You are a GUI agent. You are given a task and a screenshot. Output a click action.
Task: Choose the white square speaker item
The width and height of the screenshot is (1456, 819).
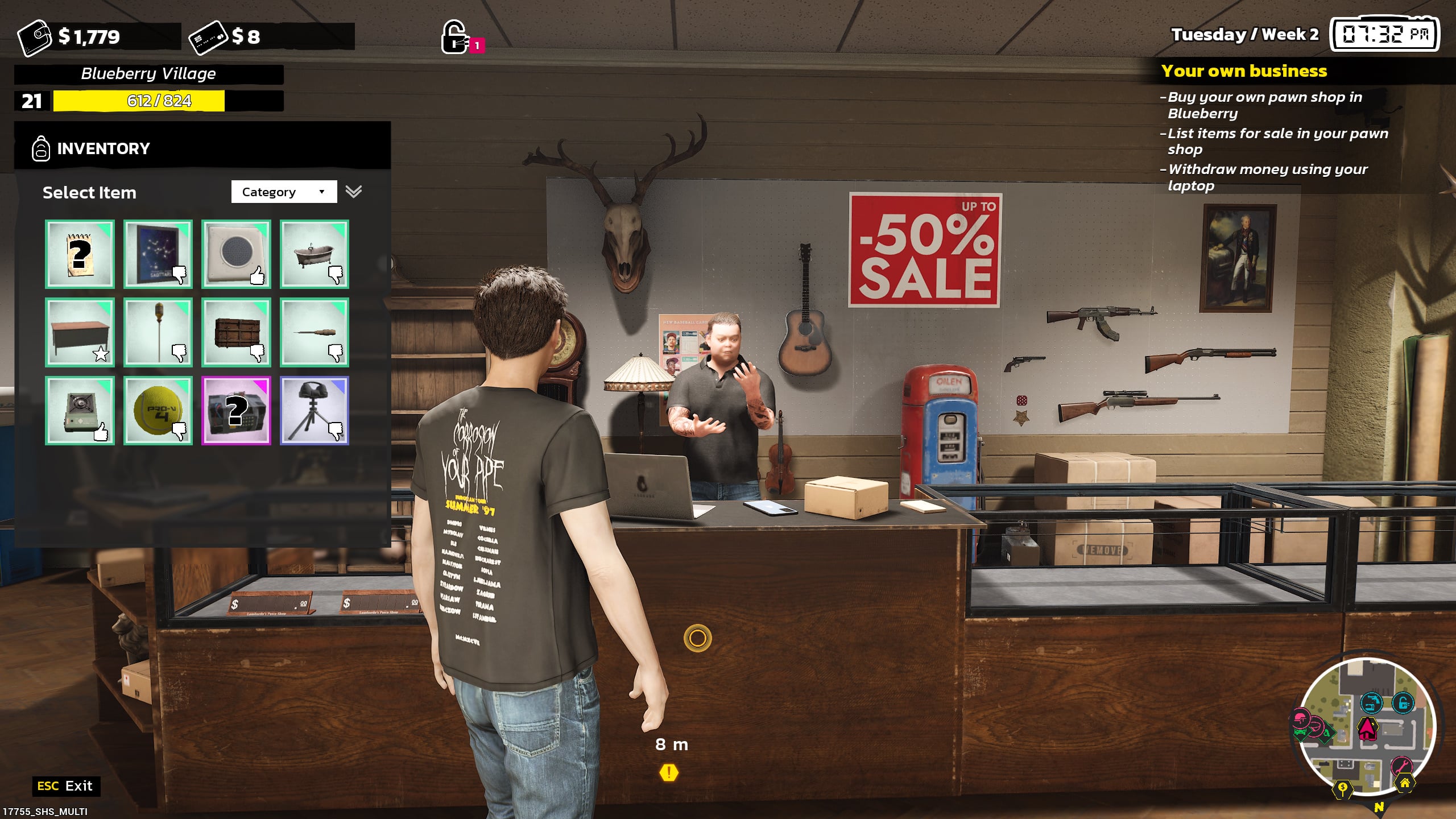(x=236, y=254)
